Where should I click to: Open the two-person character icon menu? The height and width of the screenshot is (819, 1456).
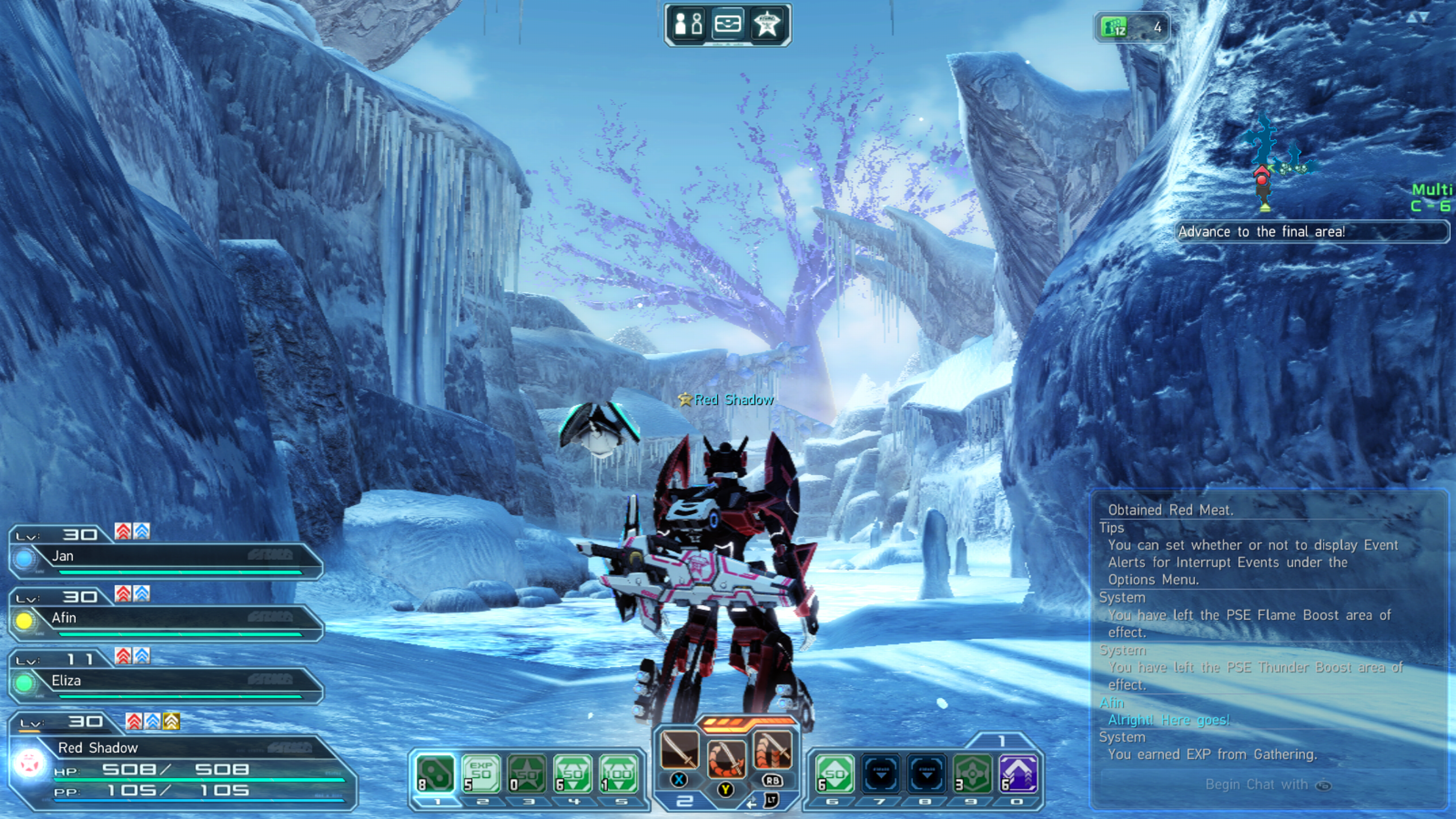(689, 24)
